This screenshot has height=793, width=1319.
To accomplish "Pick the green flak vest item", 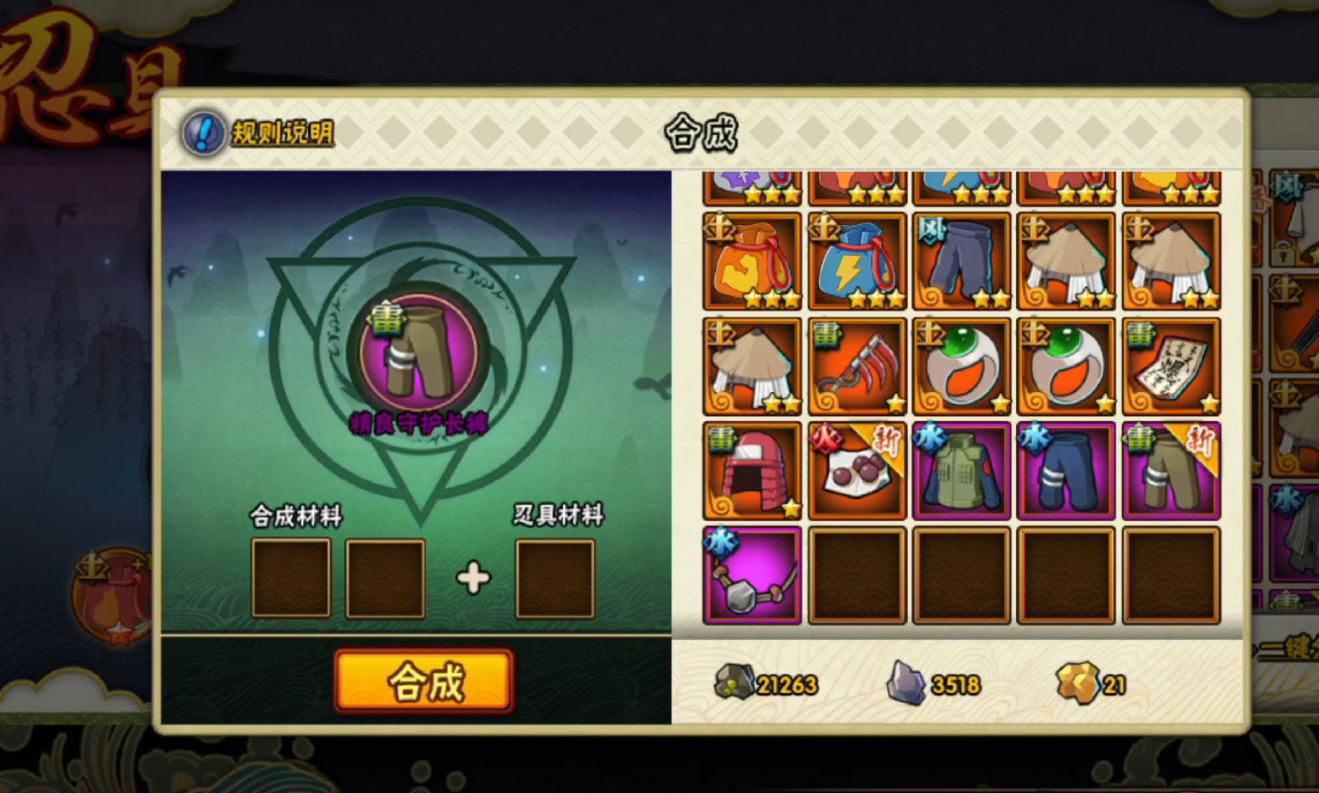I will coord(962,471).
